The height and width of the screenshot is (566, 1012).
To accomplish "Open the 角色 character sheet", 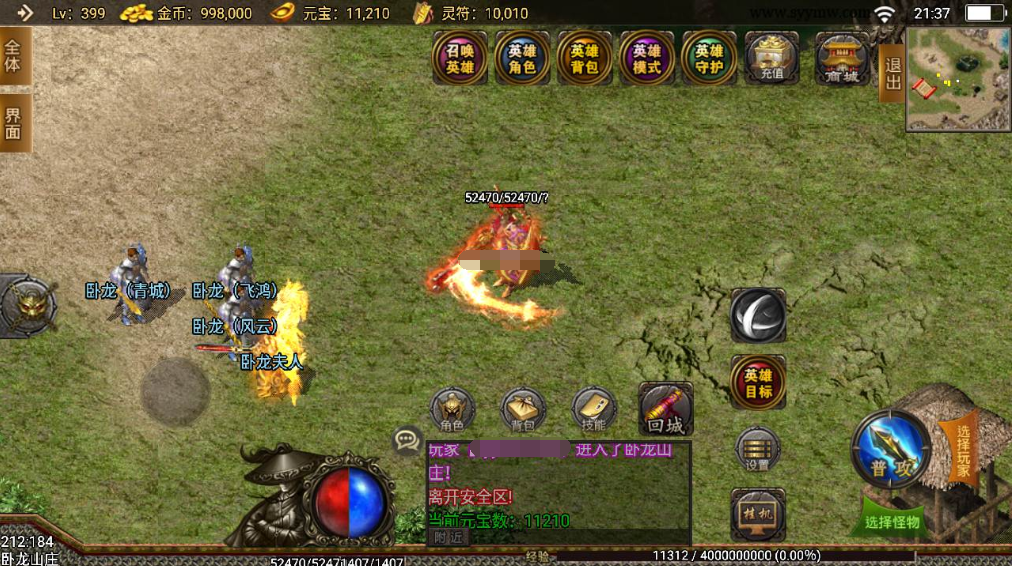I will click(x=453, y=410).
